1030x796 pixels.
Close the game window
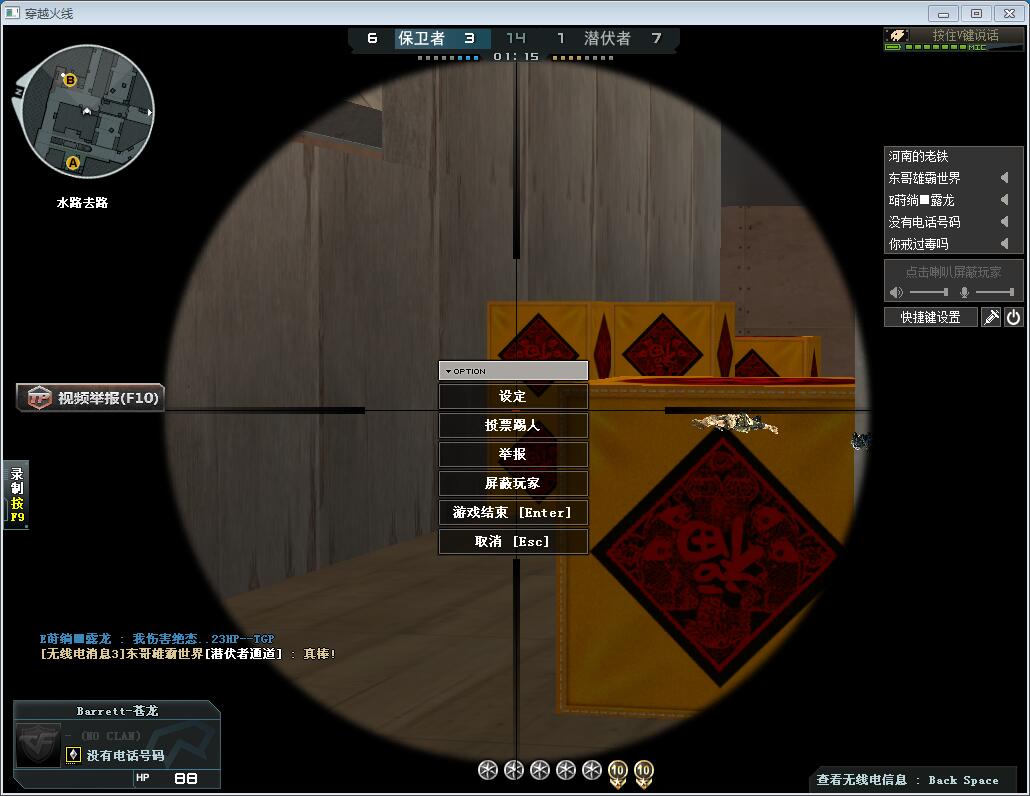[x=1007, y=13]
